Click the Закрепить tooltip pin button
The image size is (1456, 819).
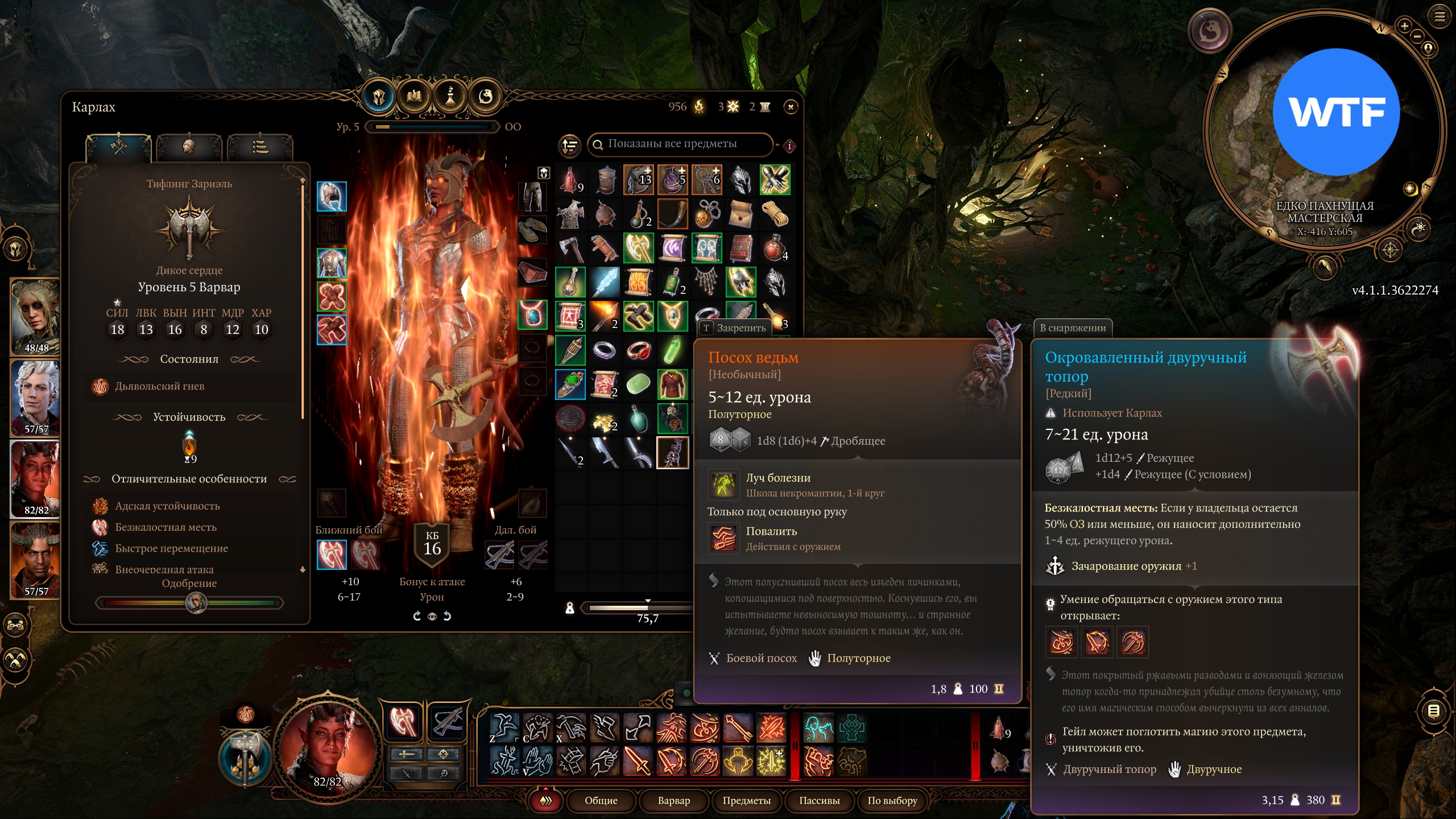point(734,328)
